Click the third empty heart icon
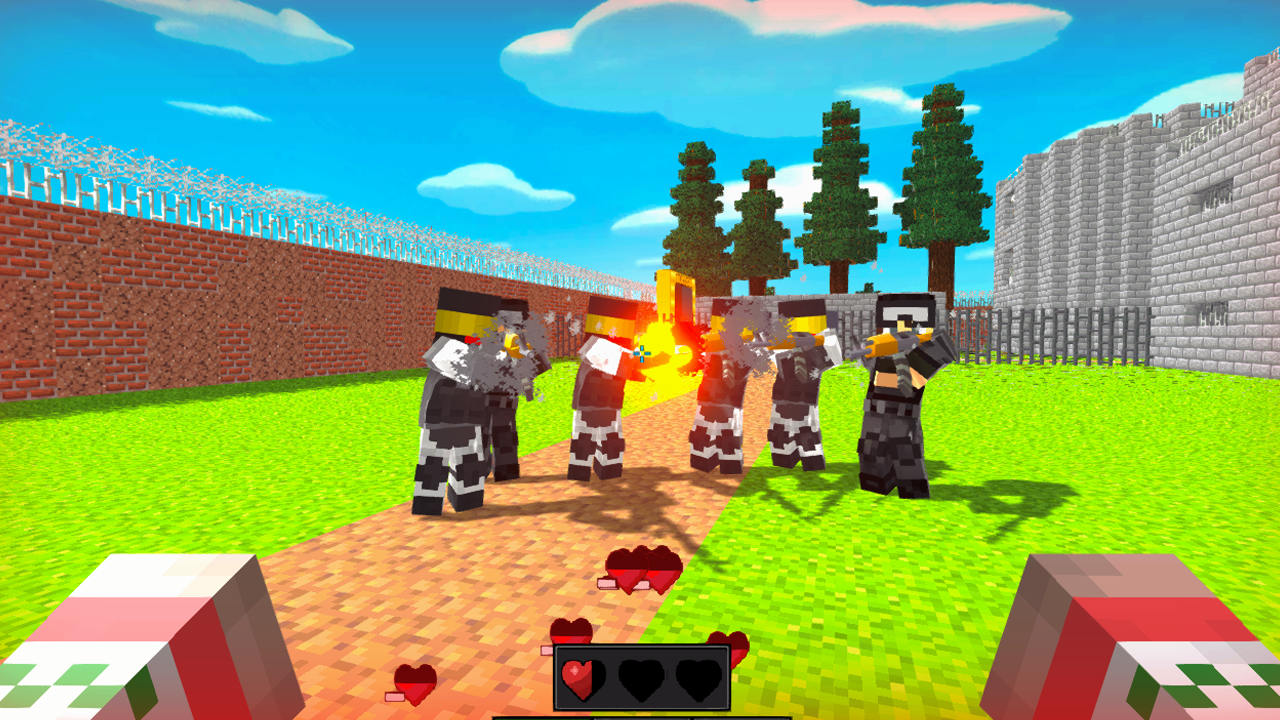 [700, 680]
